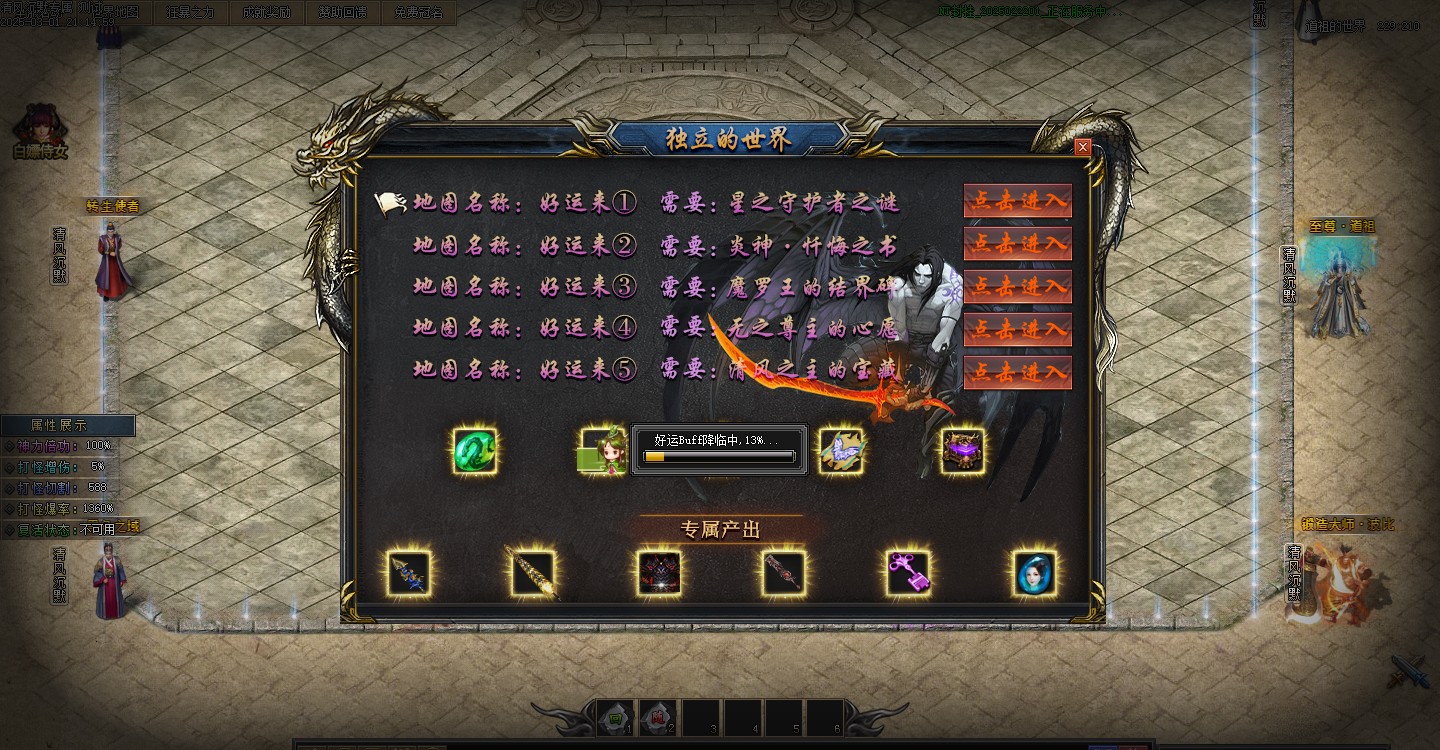Open the 赞助回馈 menu

point(342,13)
